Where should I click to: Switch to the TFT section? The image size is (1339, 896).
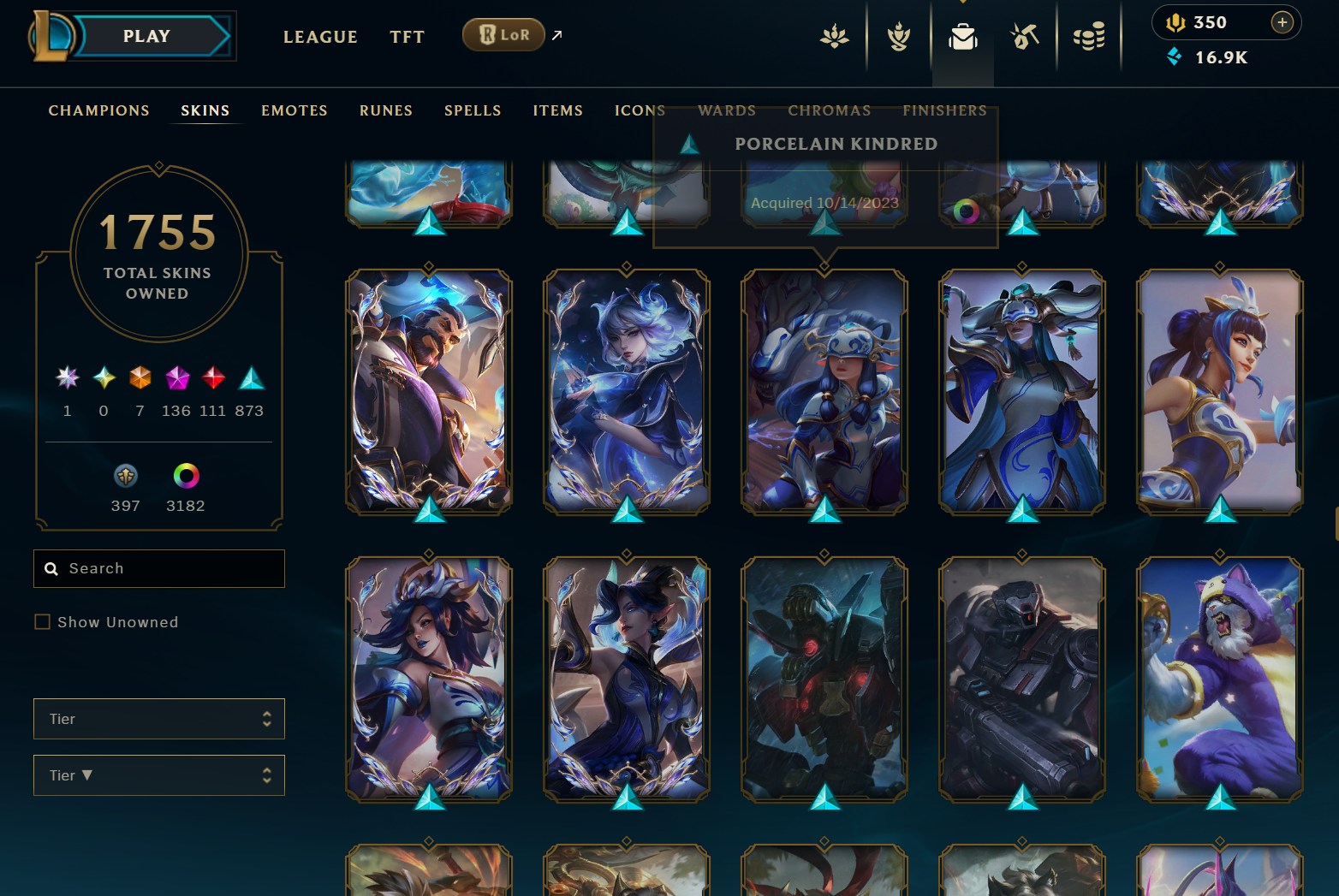pyautogui.click(x=407, y=37)
